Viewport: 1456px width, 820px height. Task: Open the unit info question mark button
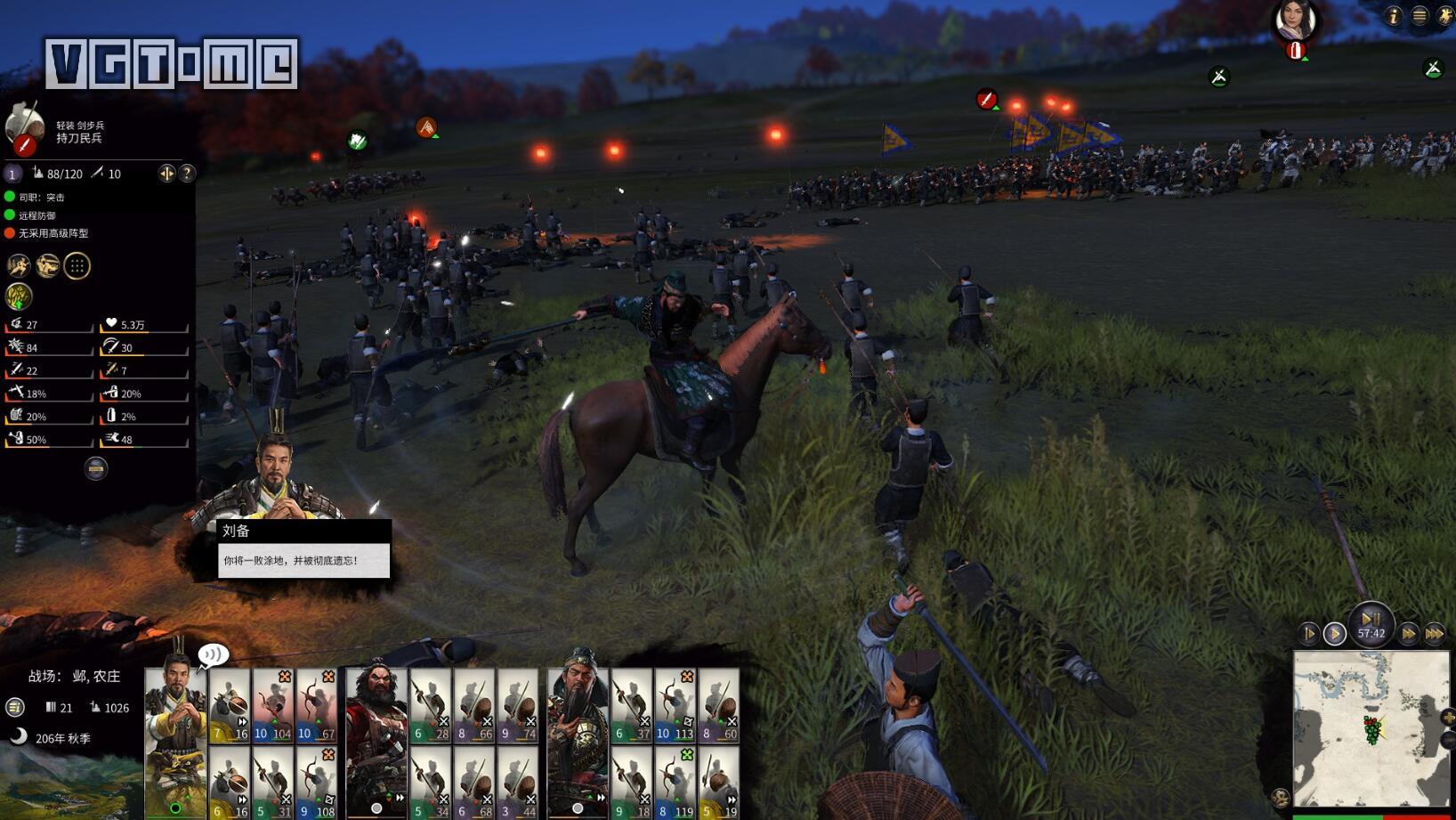click(187, 174)
